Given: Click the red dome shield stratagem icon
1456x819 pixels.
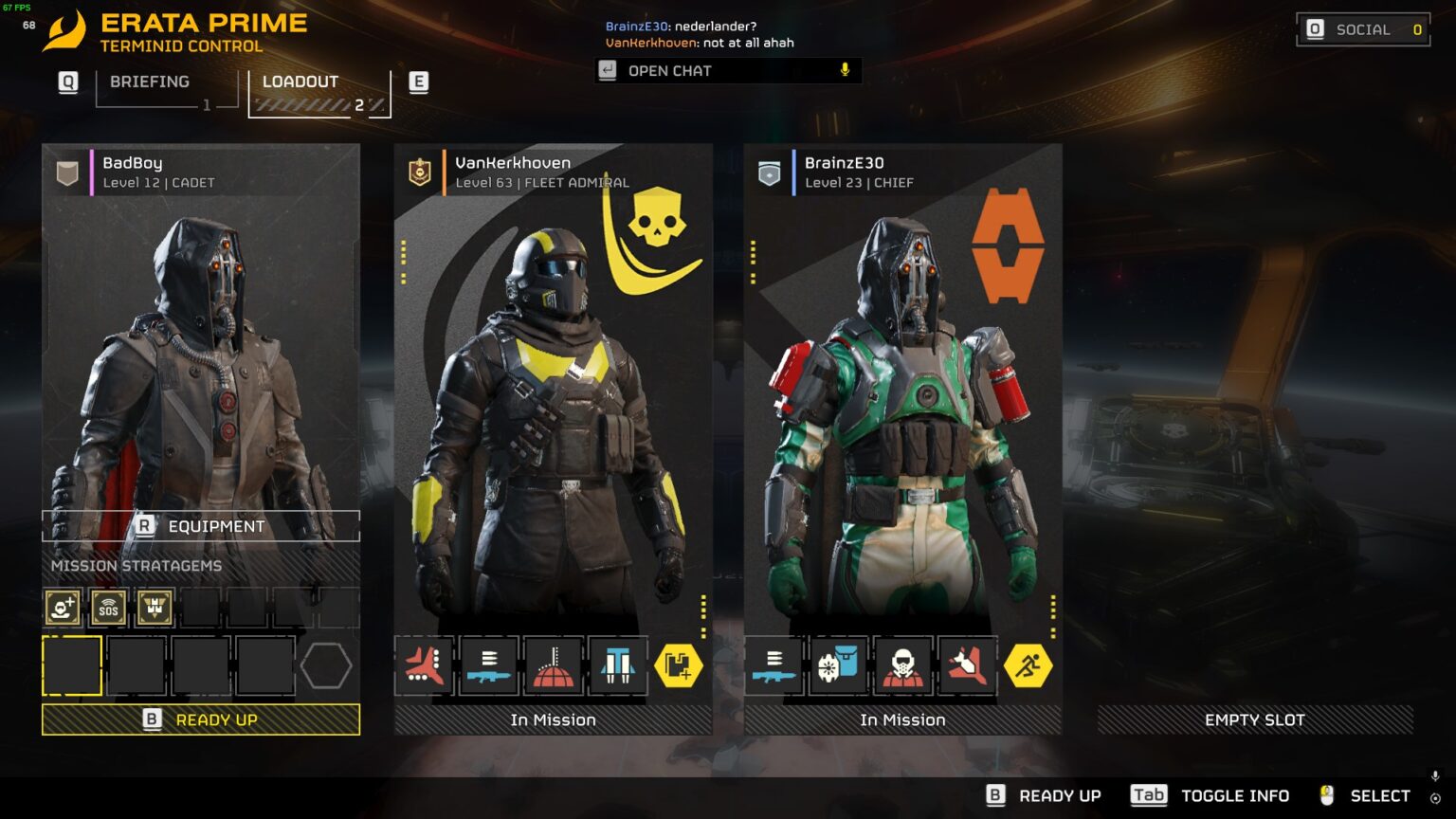Looking at the screenshot, I should tap(554, 666).
